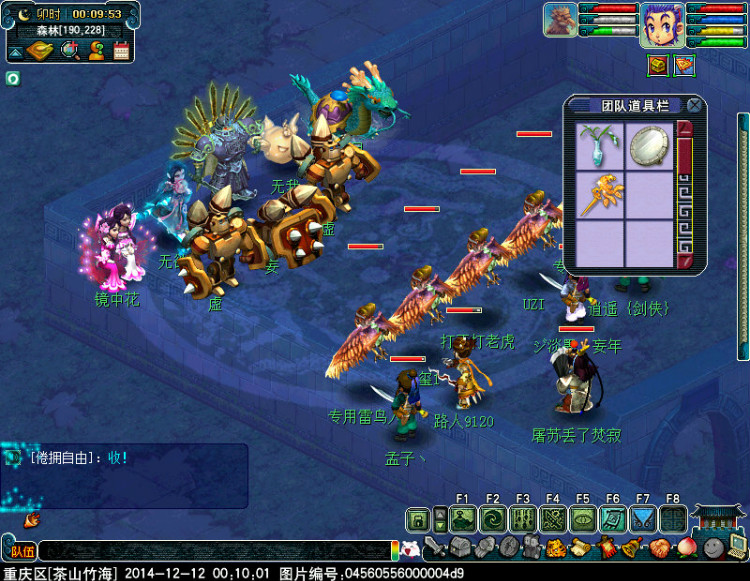Click the blue-haired player portrait

tap(662, 24)
